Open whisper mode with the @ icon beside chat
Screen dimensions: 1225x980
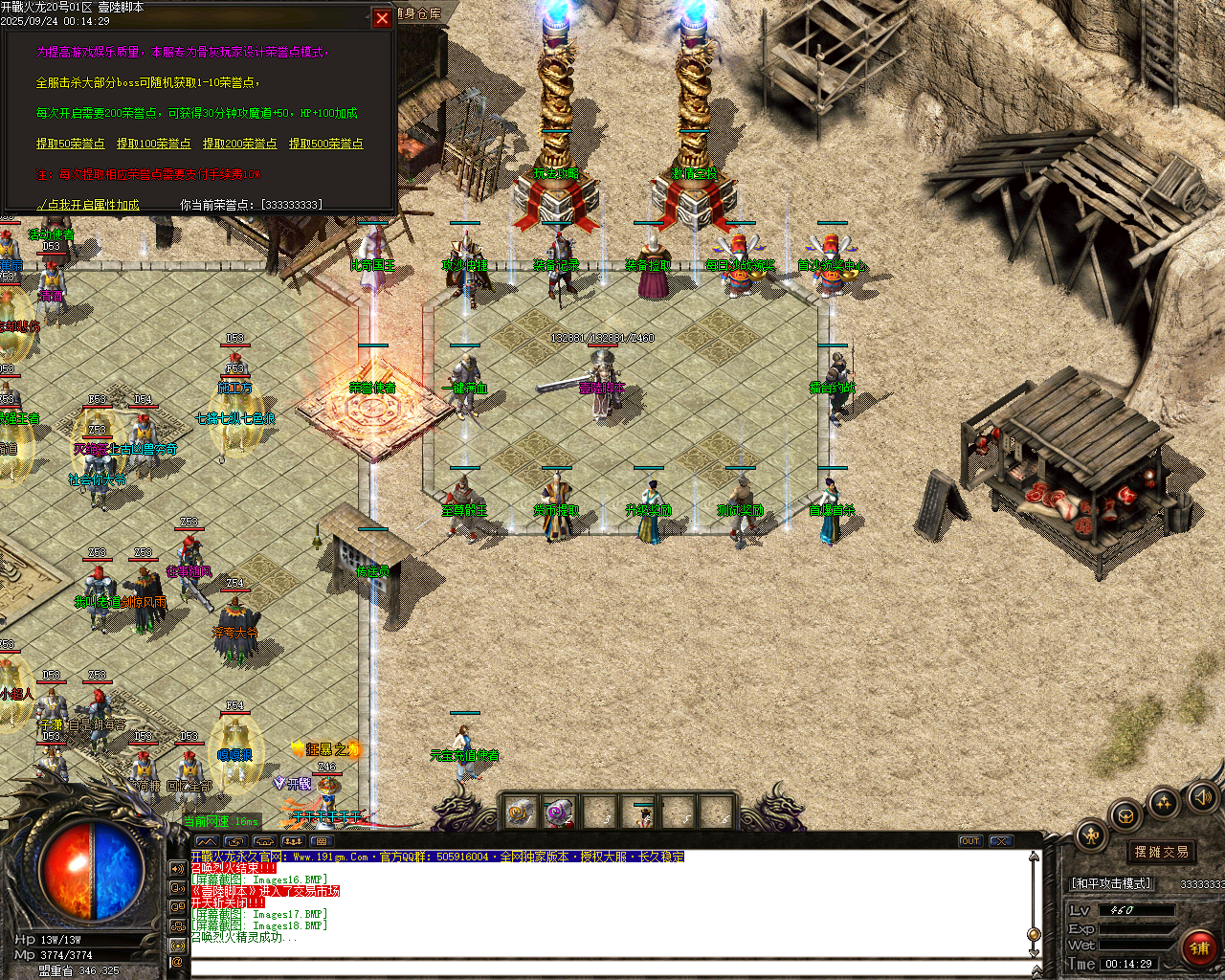pos(176,962)
